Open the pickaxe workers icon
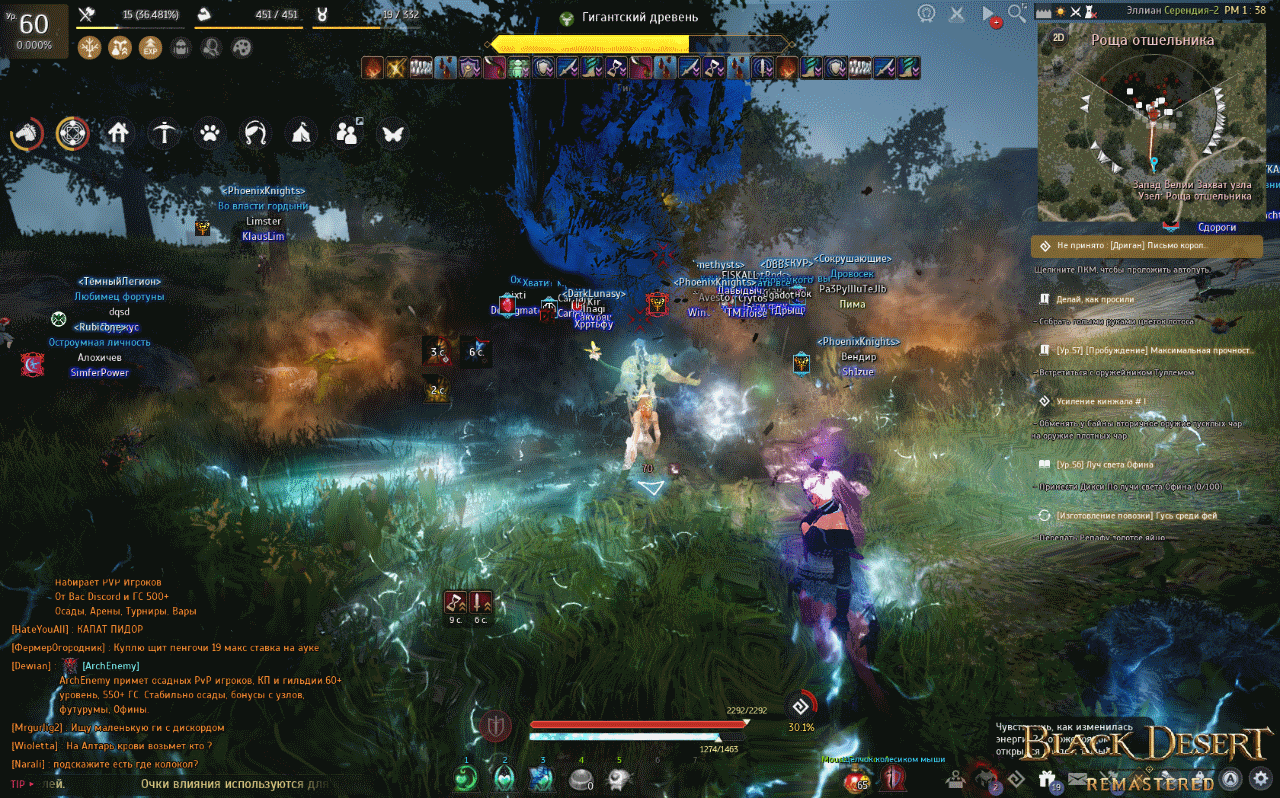The height and width of the screenshot is (798, 1280). (164, 133)
